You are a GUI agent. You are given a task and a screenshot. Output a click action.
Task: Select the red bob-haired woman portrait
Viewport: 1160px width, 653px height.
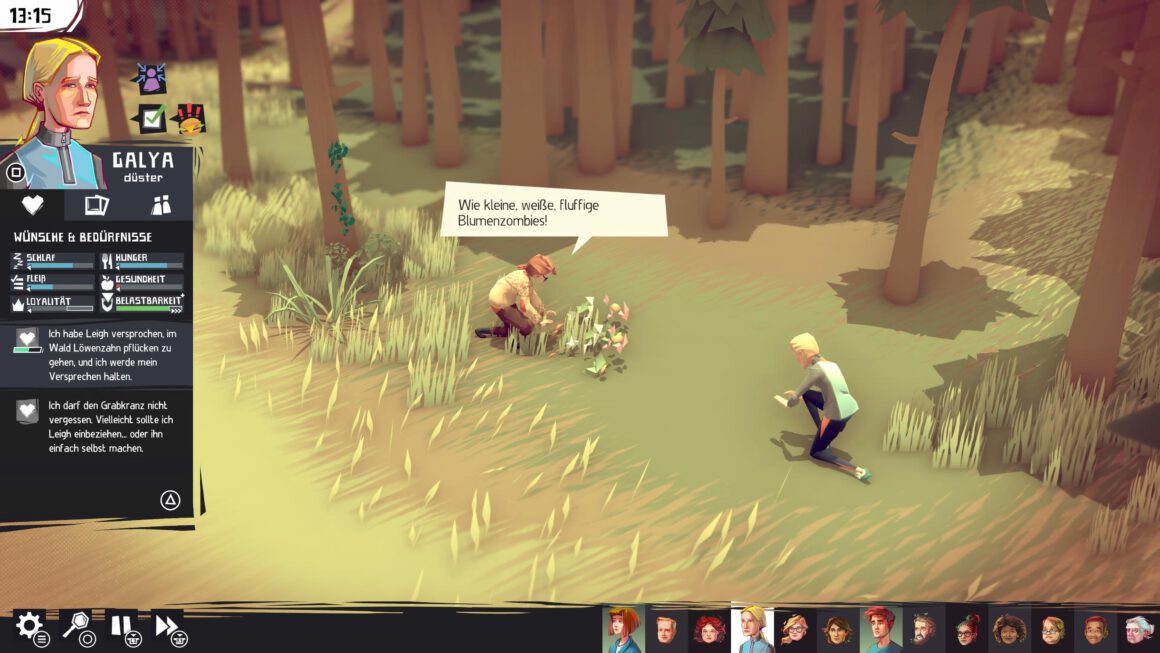(x=624, y=629)
